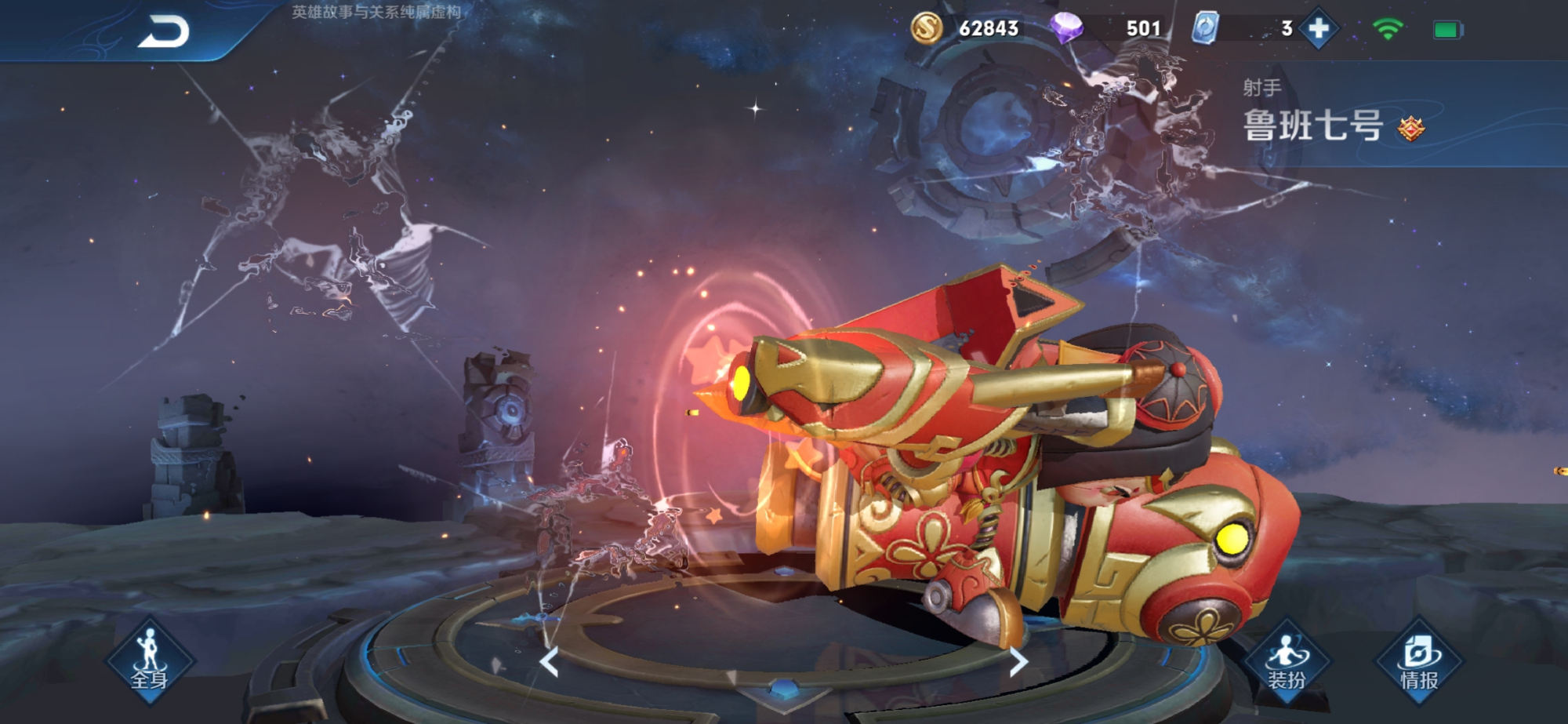Viewport: 1568px width, 724px height.
Task: Tap the blue ticket currency icon
Action: click(1205, 29)
